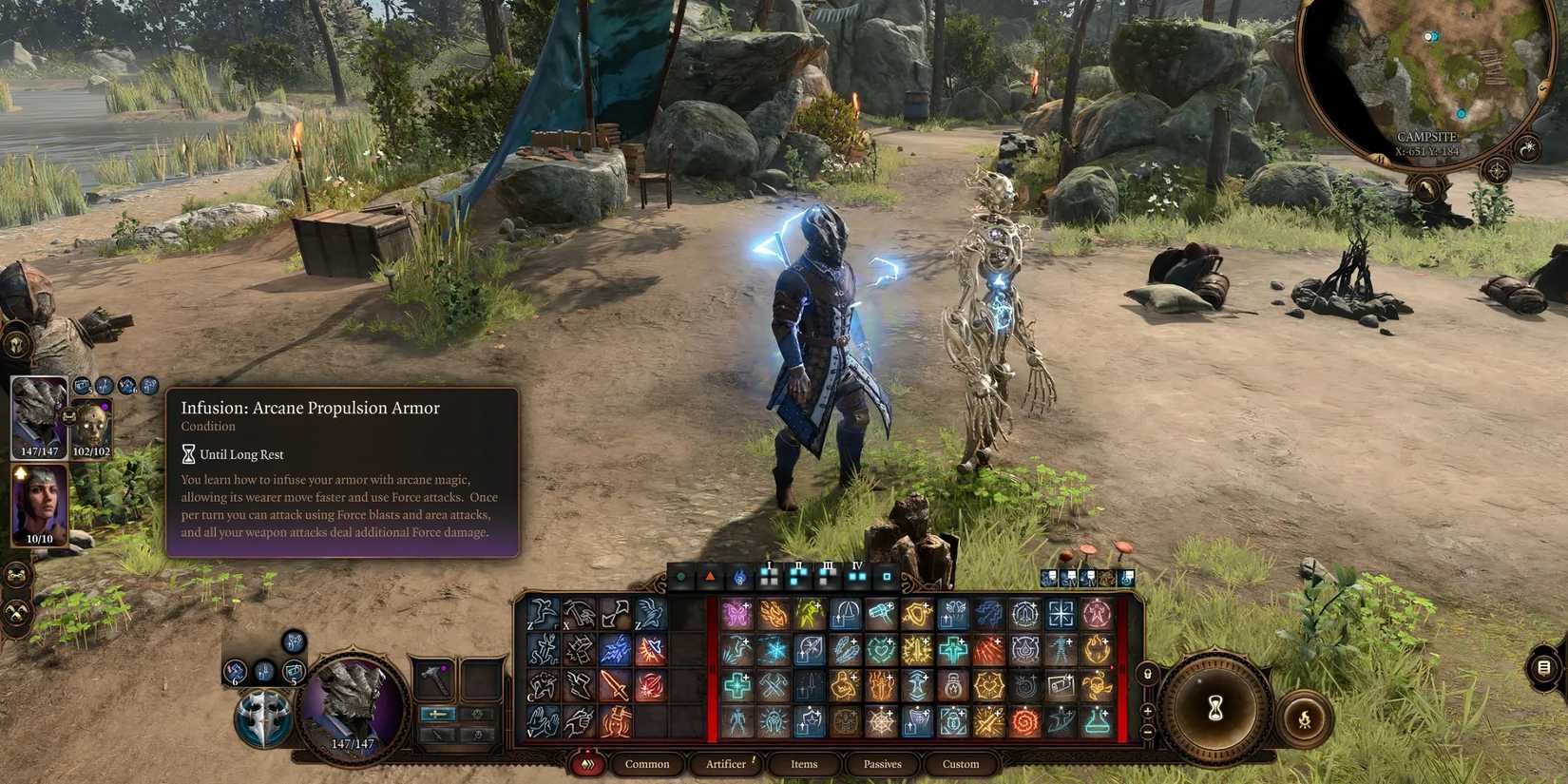This screenshot has width=1568, height=784.
Task: Switch to the Common hotbar tab
Action: click(x=647, y=764)
